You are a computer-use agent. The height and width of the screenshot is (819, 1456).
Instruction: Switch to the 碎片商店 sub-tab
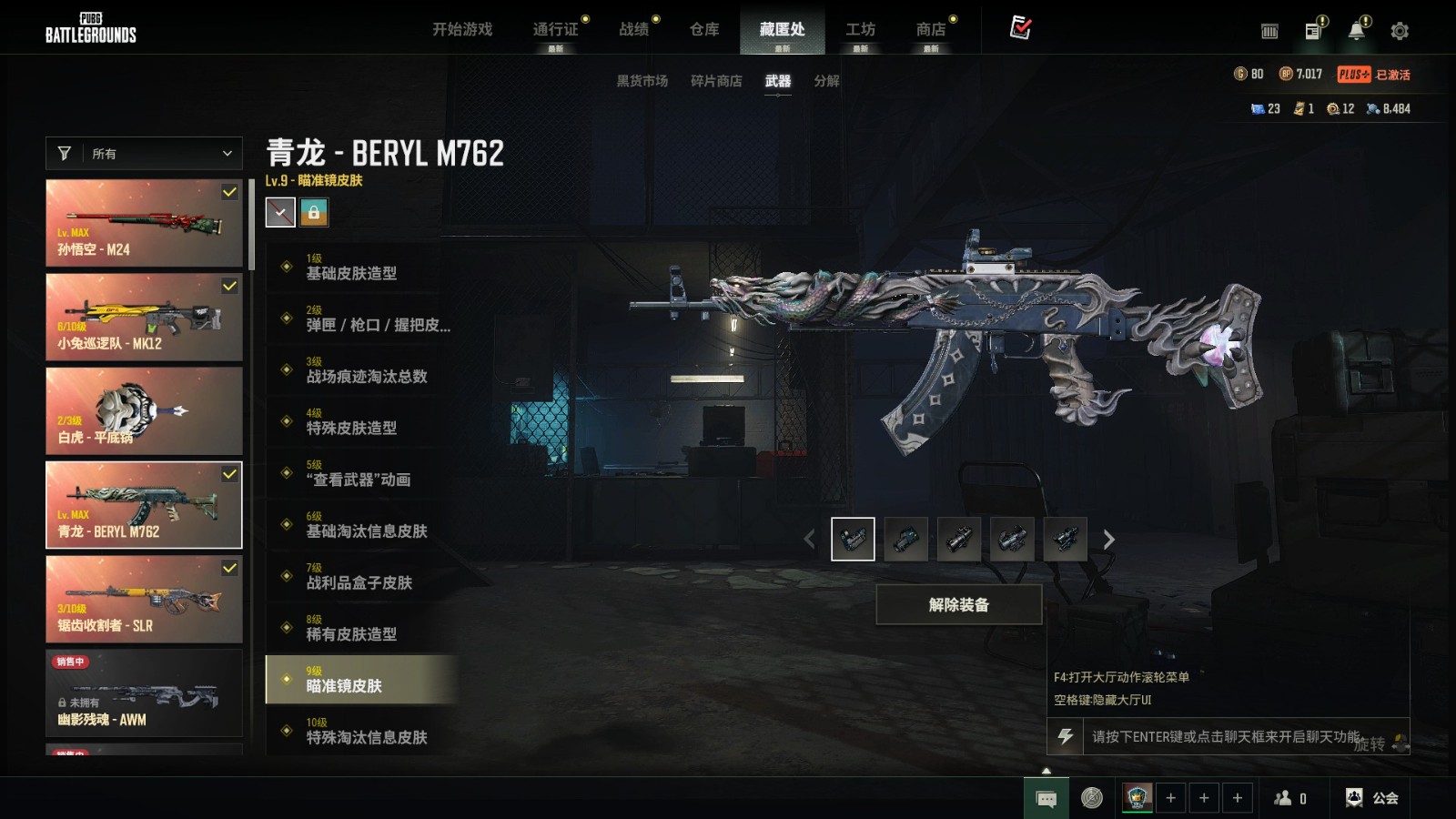click(715, 81)
